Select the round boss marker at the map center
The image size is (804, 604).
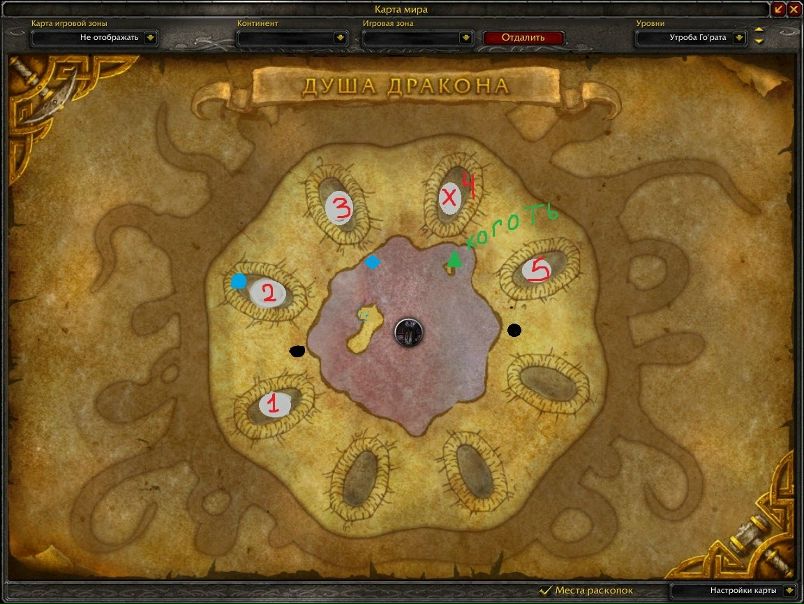click(x=407, y=331)
